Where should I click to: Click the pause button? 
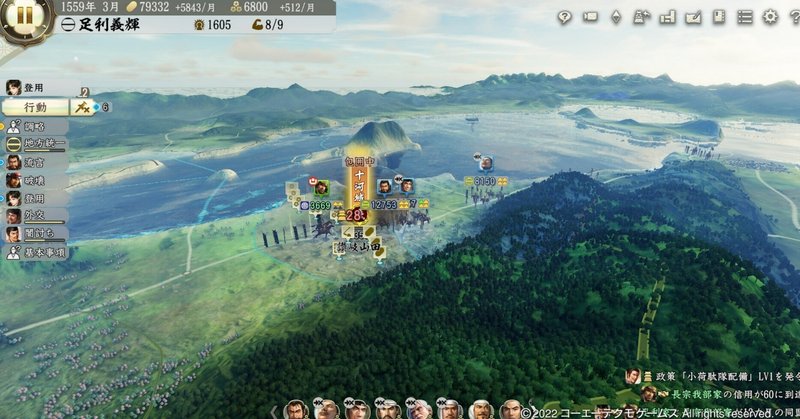[22, 16]
